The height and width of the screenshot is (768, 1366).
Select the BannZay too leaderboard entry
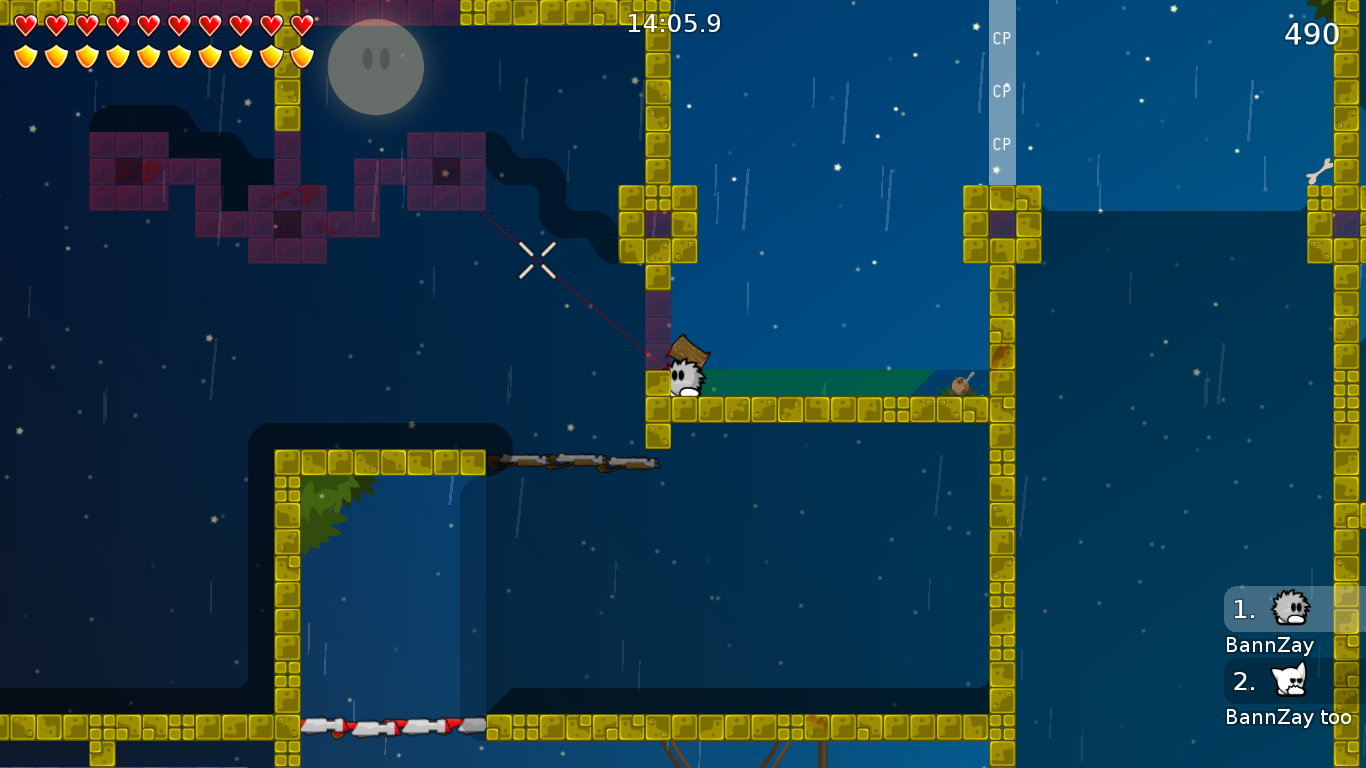pos(1290,717)
